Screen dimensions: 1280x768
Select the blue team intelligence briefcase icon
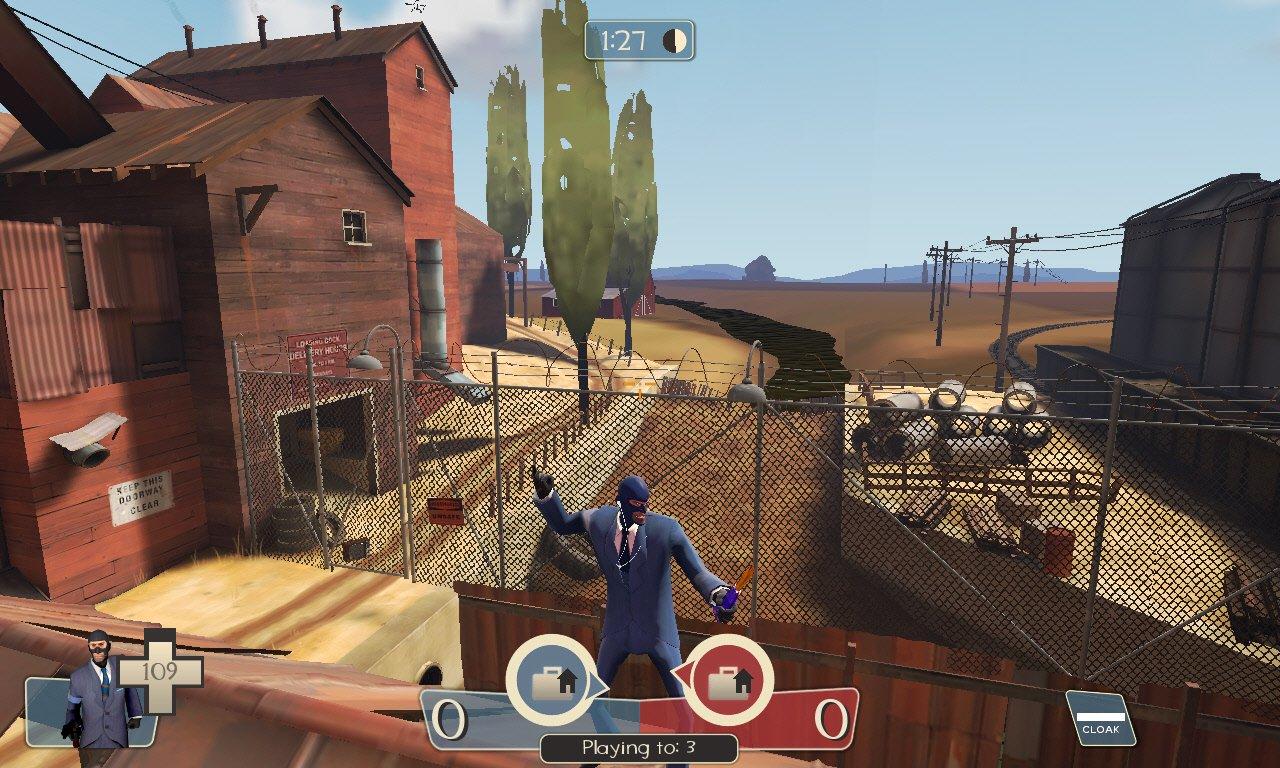(551, 682)
